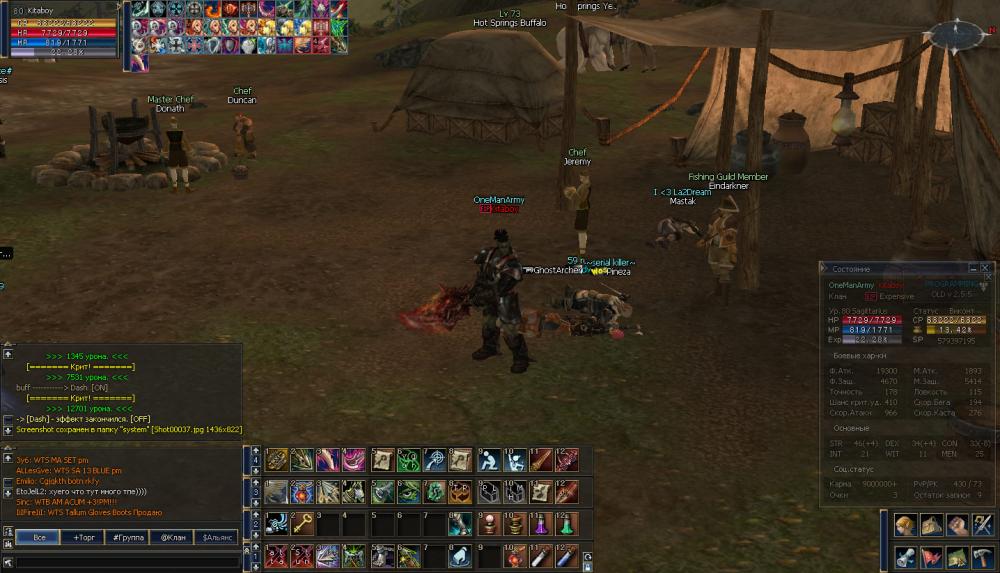Use the TP crate hotbar slot
This screenshot has height=573, width=1000.
pyautogui.click(x=461, y=492)
